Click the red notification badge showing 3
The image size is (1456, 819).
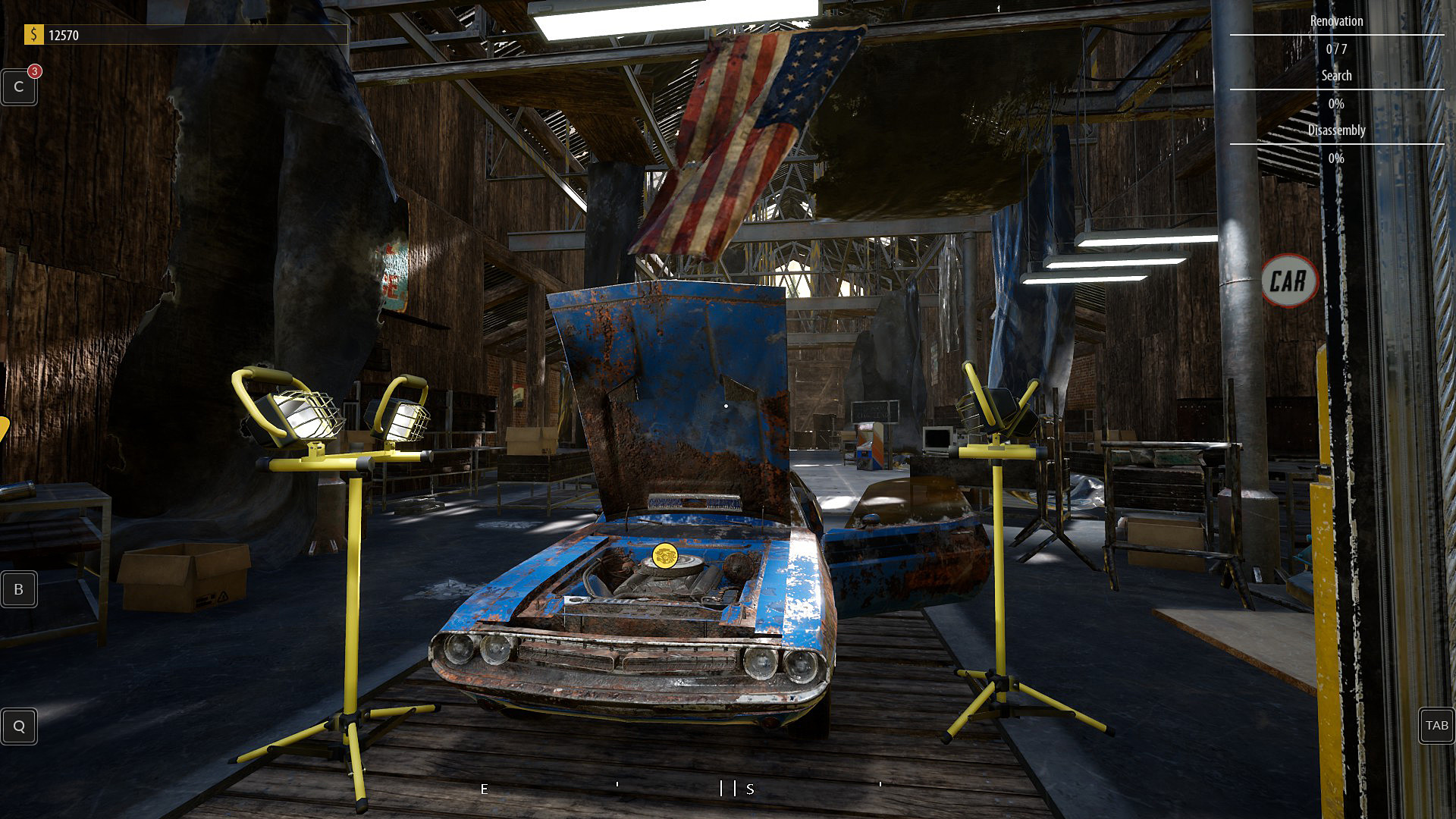(x=33, y=71)
